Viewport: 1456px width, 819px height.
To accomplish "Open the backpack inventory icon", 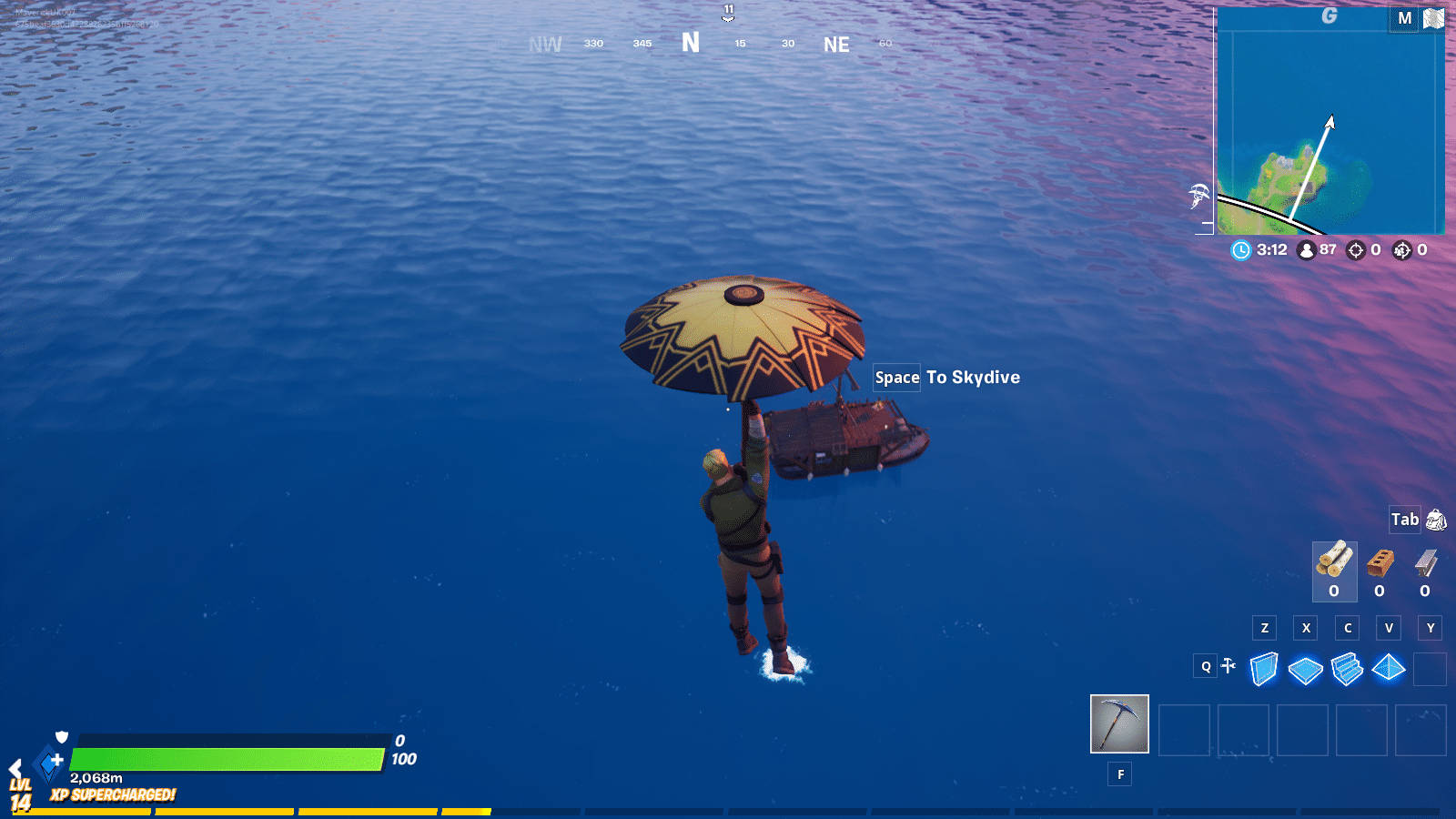I will (x=1436, y=520).
